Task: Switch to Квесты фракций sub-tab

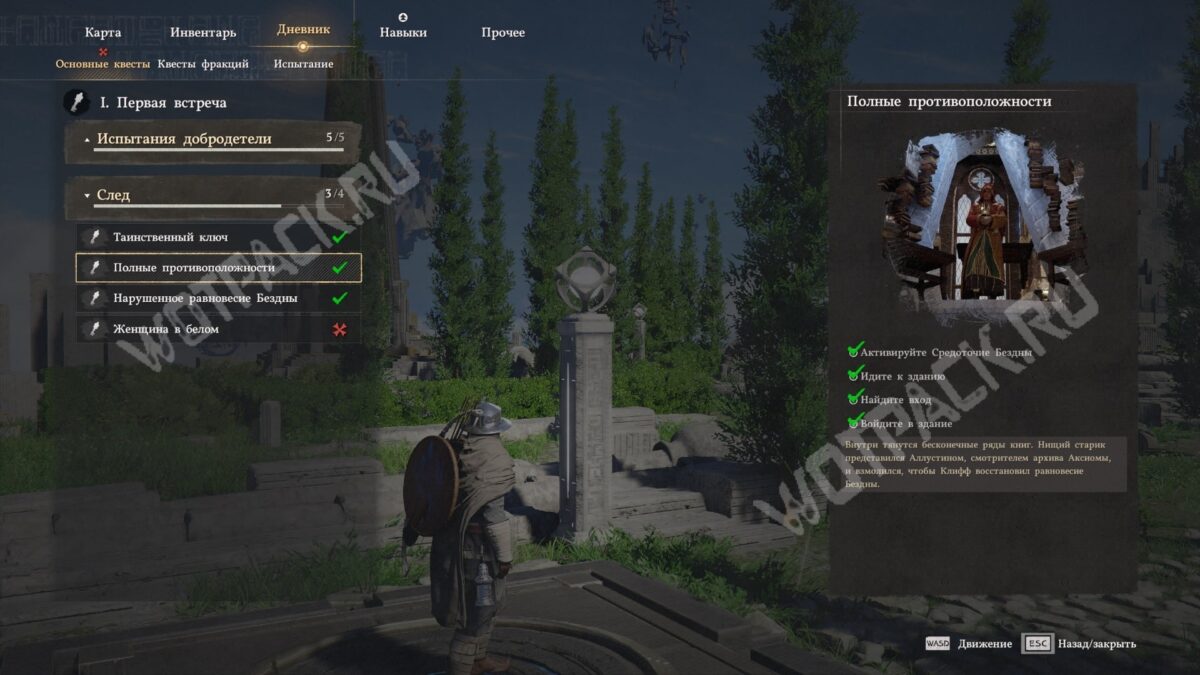Action: coord(203,64)
